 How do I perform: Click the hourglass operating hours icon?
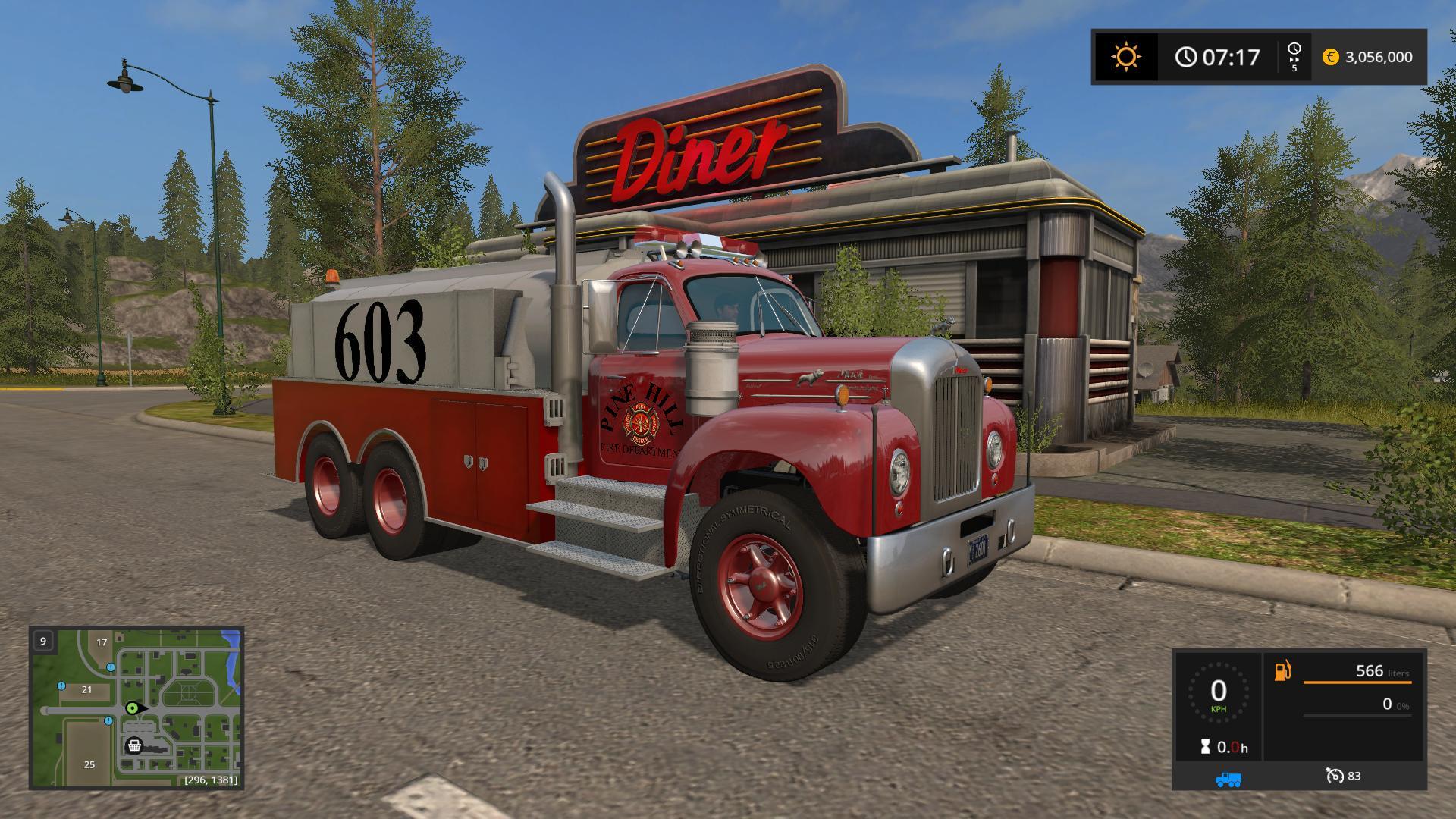[x=1206, y=747]
